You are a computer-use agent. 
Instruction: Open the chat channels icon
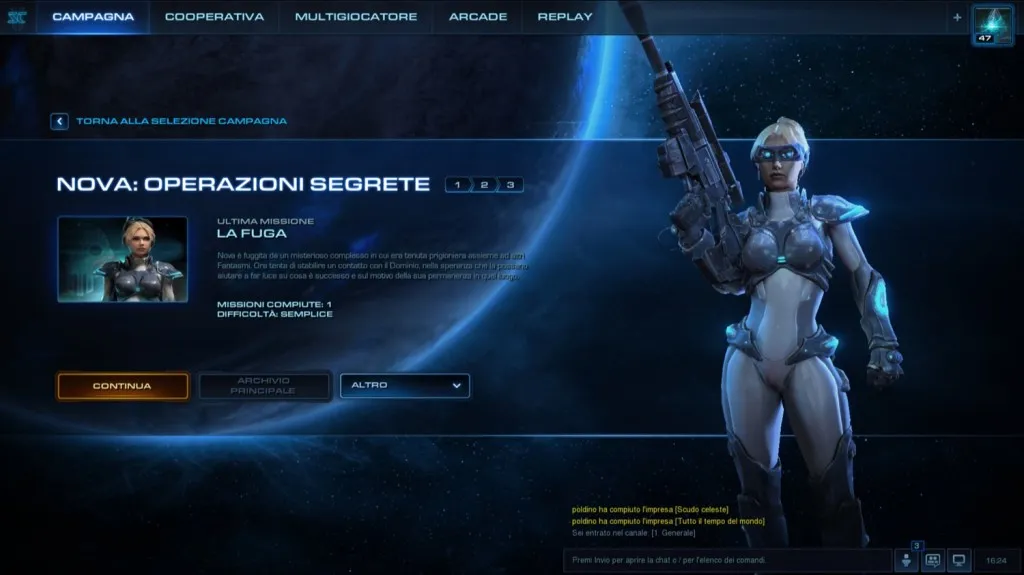[933, 561]
